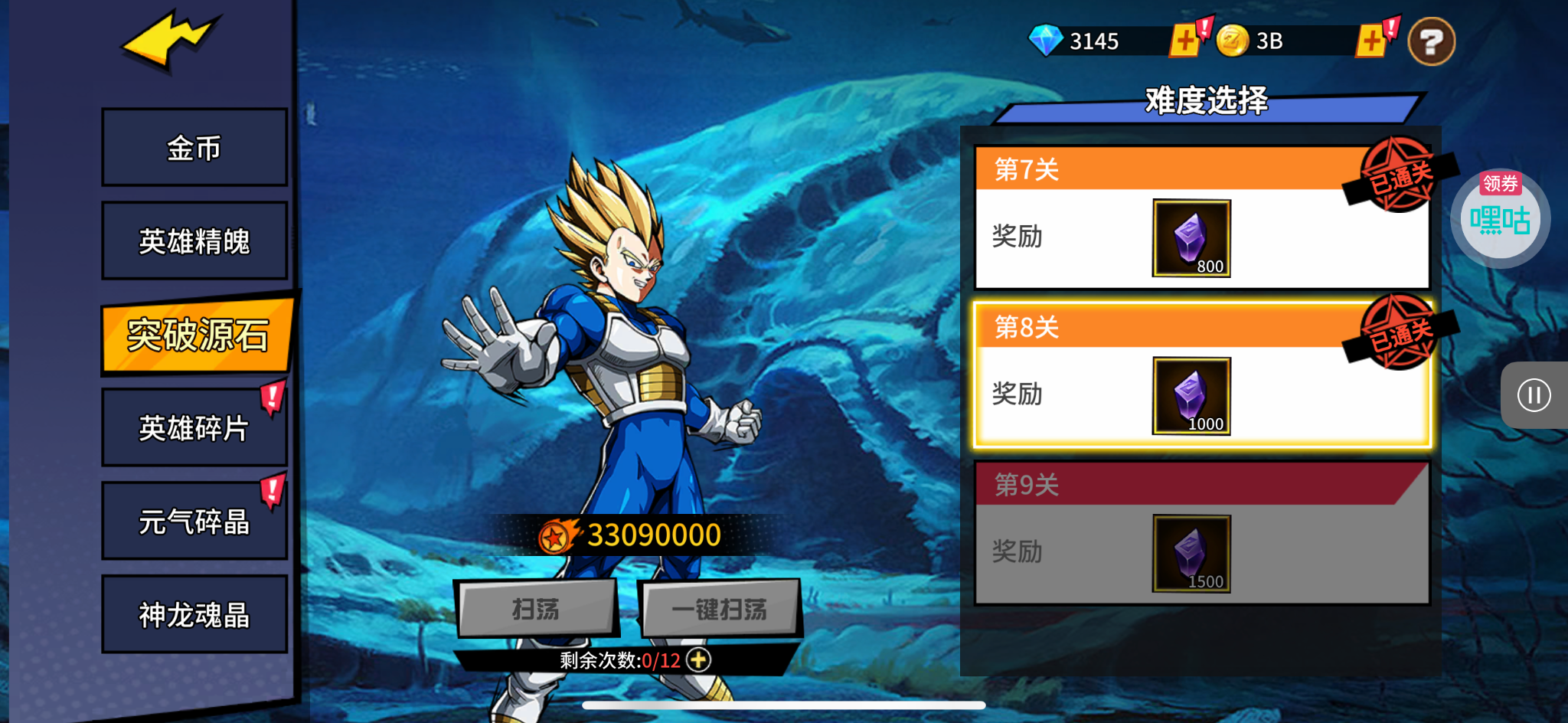The image size is (1568, 723).
Task: Select the 突破源石 tab
Action: pos(197,335)
